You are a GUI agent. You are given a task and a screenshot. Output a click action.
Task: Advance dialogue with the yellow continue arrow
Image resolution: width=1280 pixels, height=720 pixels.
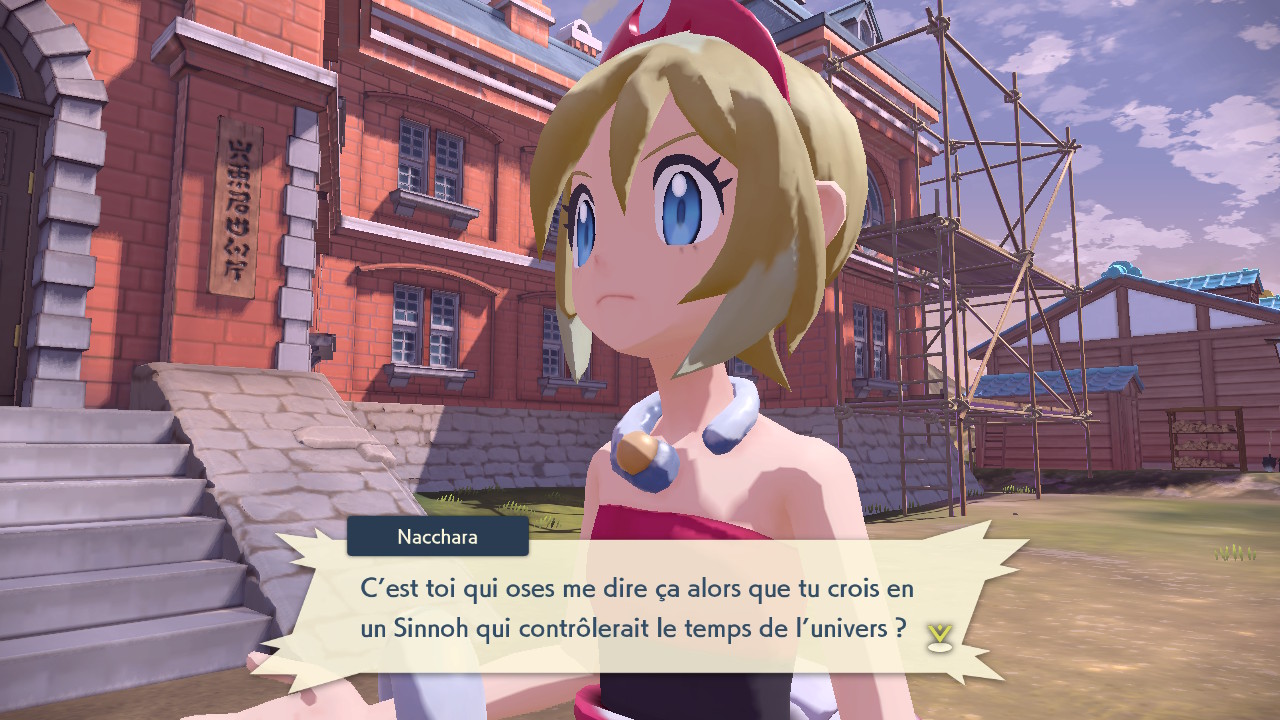tap(938, 636)
